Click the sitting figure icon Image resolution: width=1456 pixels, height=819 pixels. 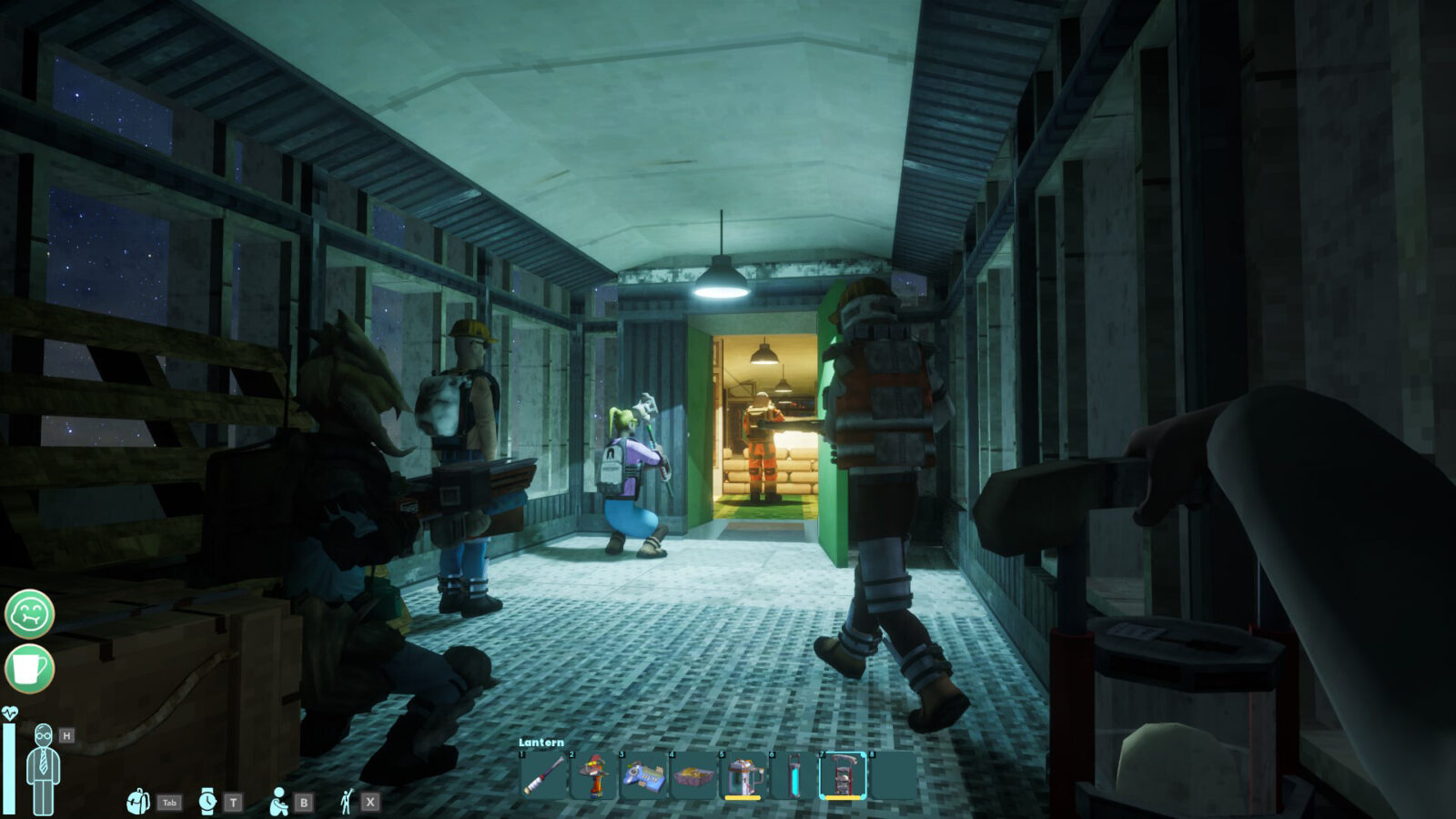[278, 802]
